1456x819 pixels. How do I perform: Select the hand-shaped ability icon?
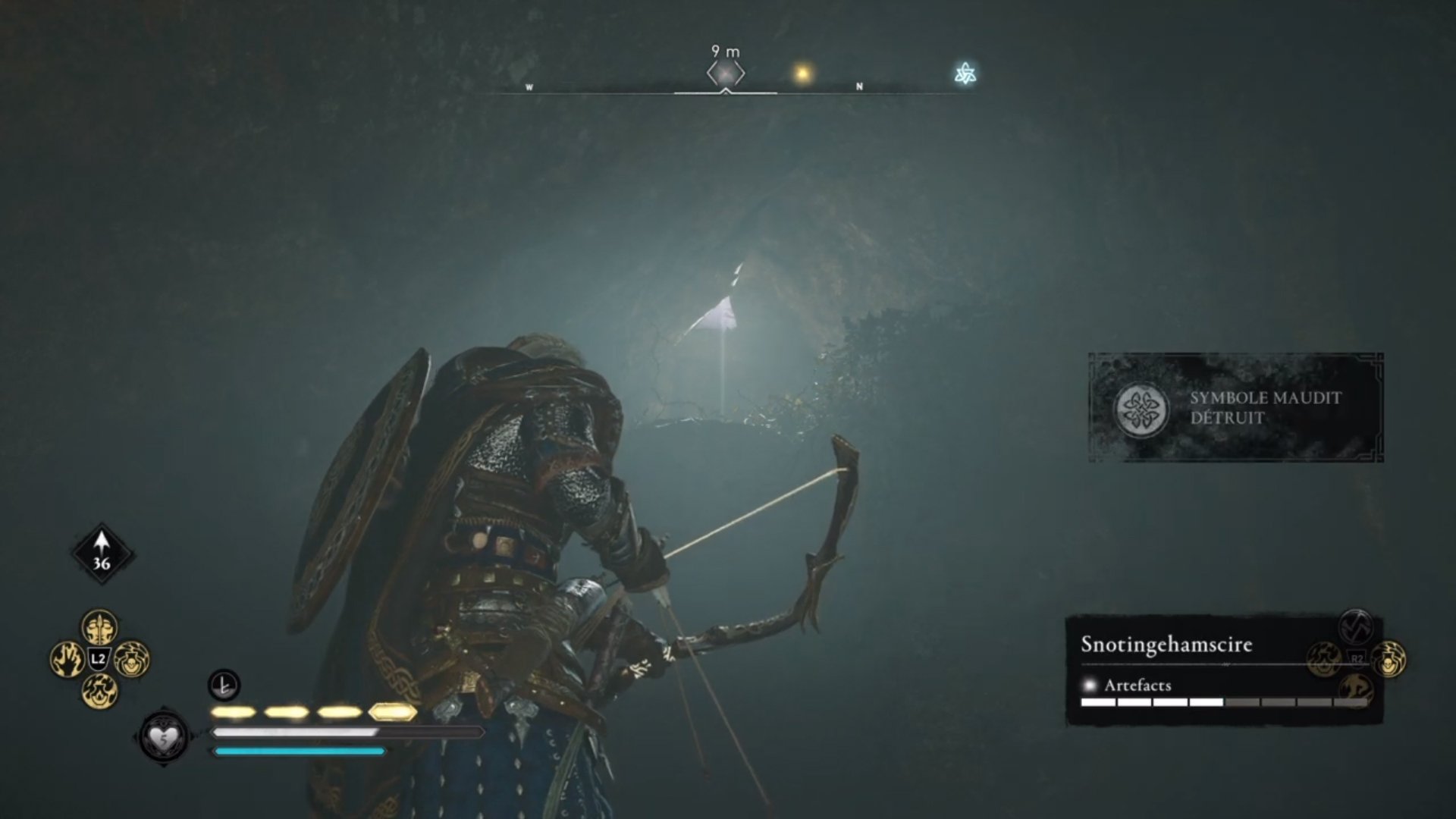pyautogui.click(x=68, y=658)
